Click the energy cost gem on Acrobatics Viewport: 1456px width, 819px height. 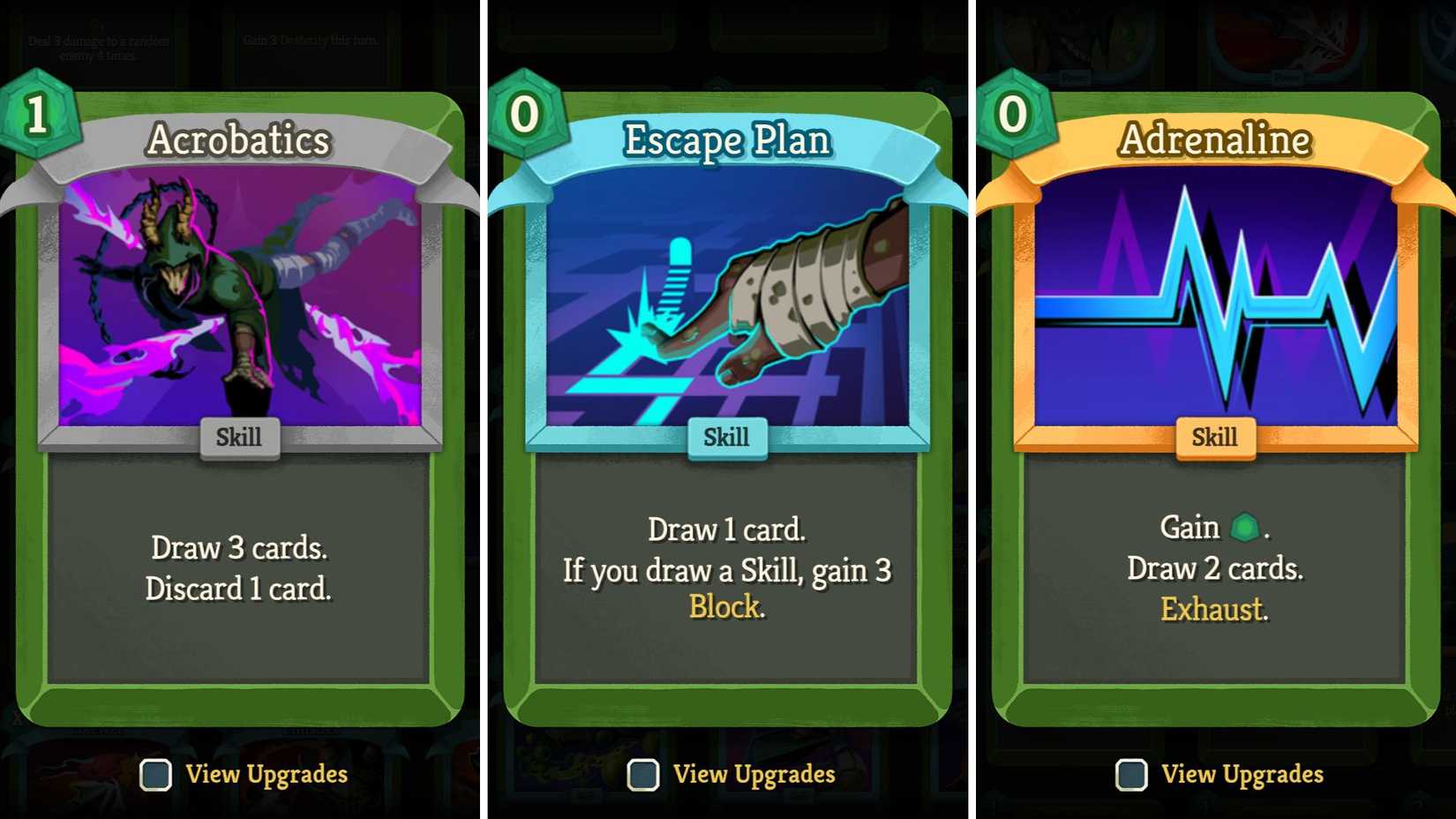(39, 116)
